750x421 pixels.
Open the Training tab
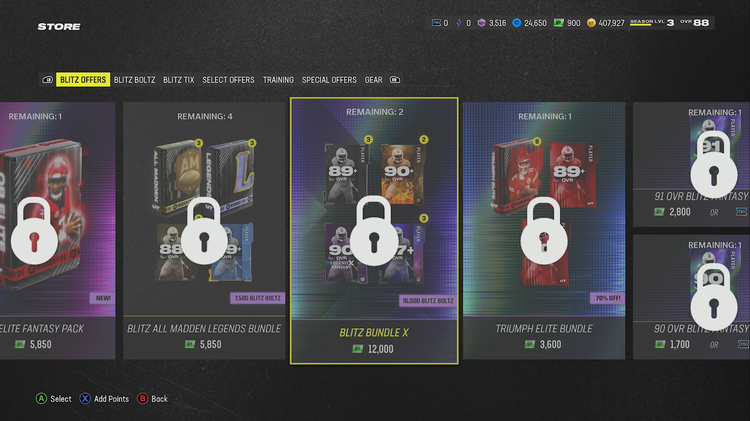[x=278, y=80]
